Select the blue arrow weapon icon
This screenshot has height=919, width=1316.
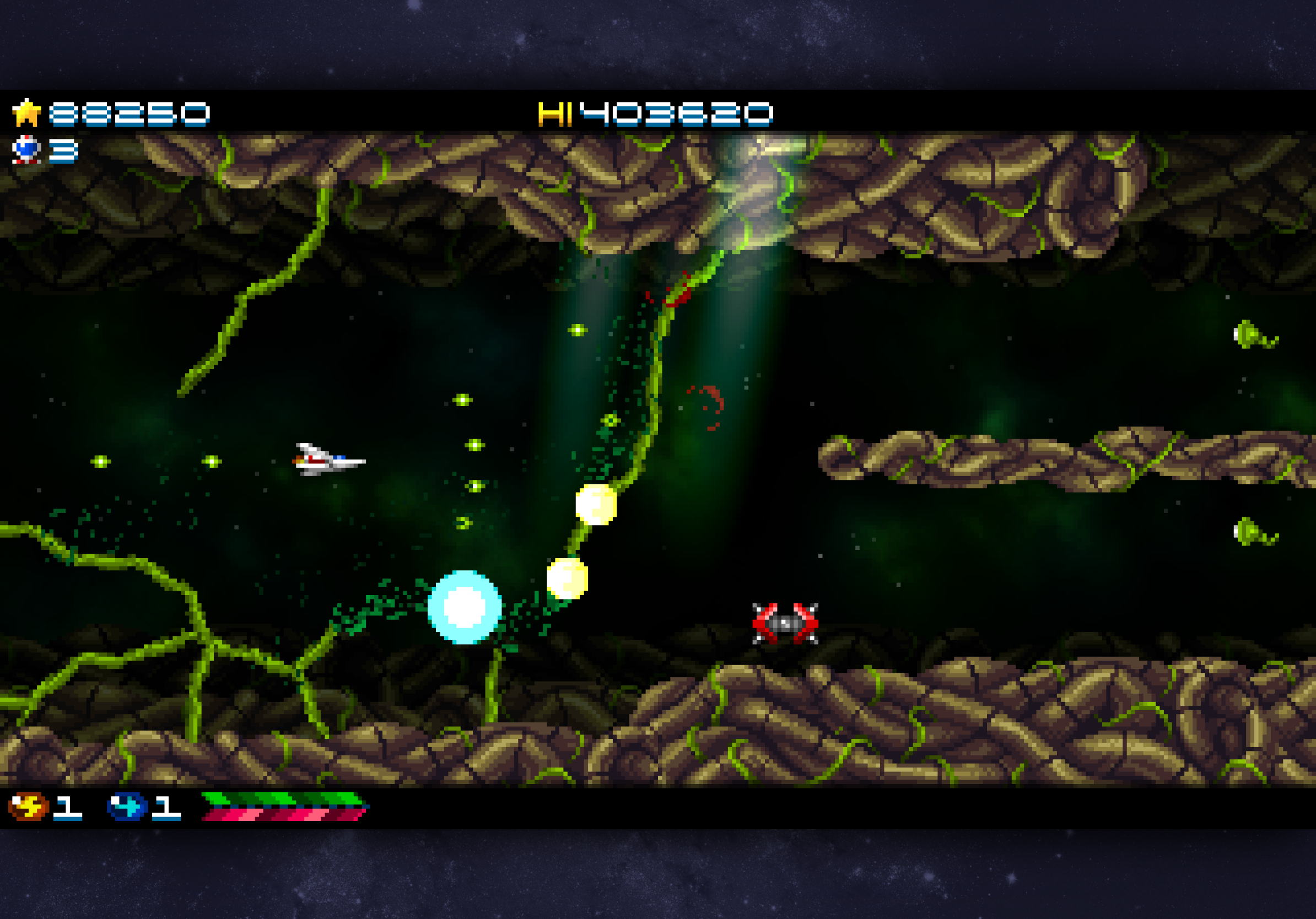coord(127,806)
